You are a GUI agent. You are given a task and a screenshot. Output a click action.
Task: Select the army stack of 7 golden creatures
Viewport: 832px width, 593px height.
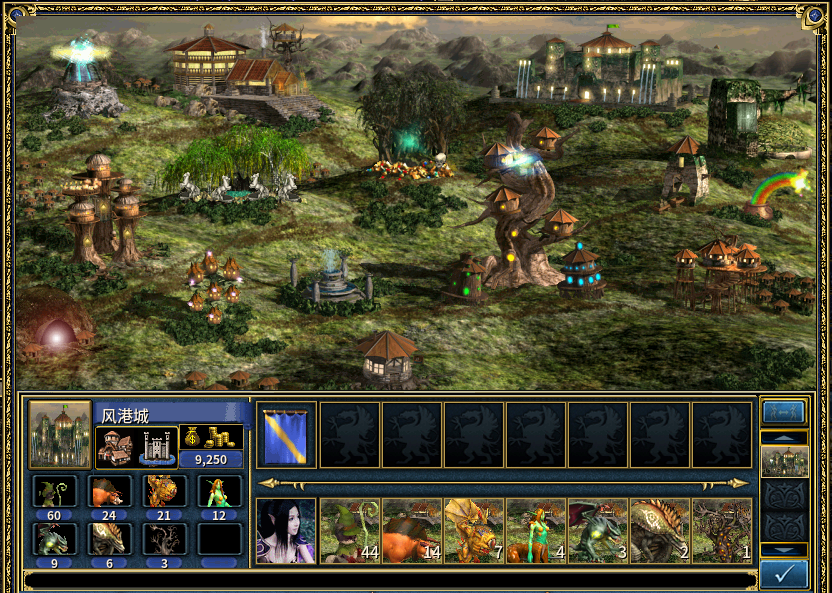(473, 531)
